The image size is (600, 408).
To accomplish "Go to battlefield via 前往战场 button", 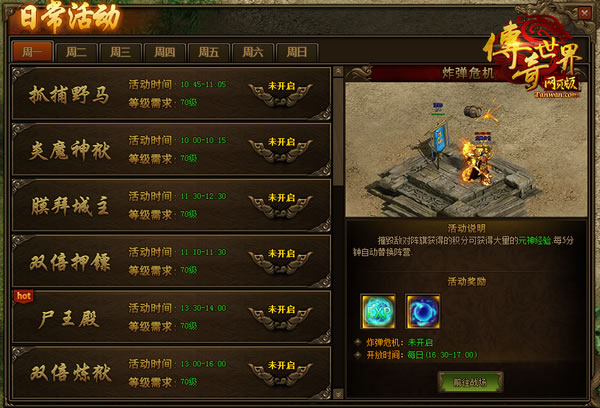I will (469, 381).
